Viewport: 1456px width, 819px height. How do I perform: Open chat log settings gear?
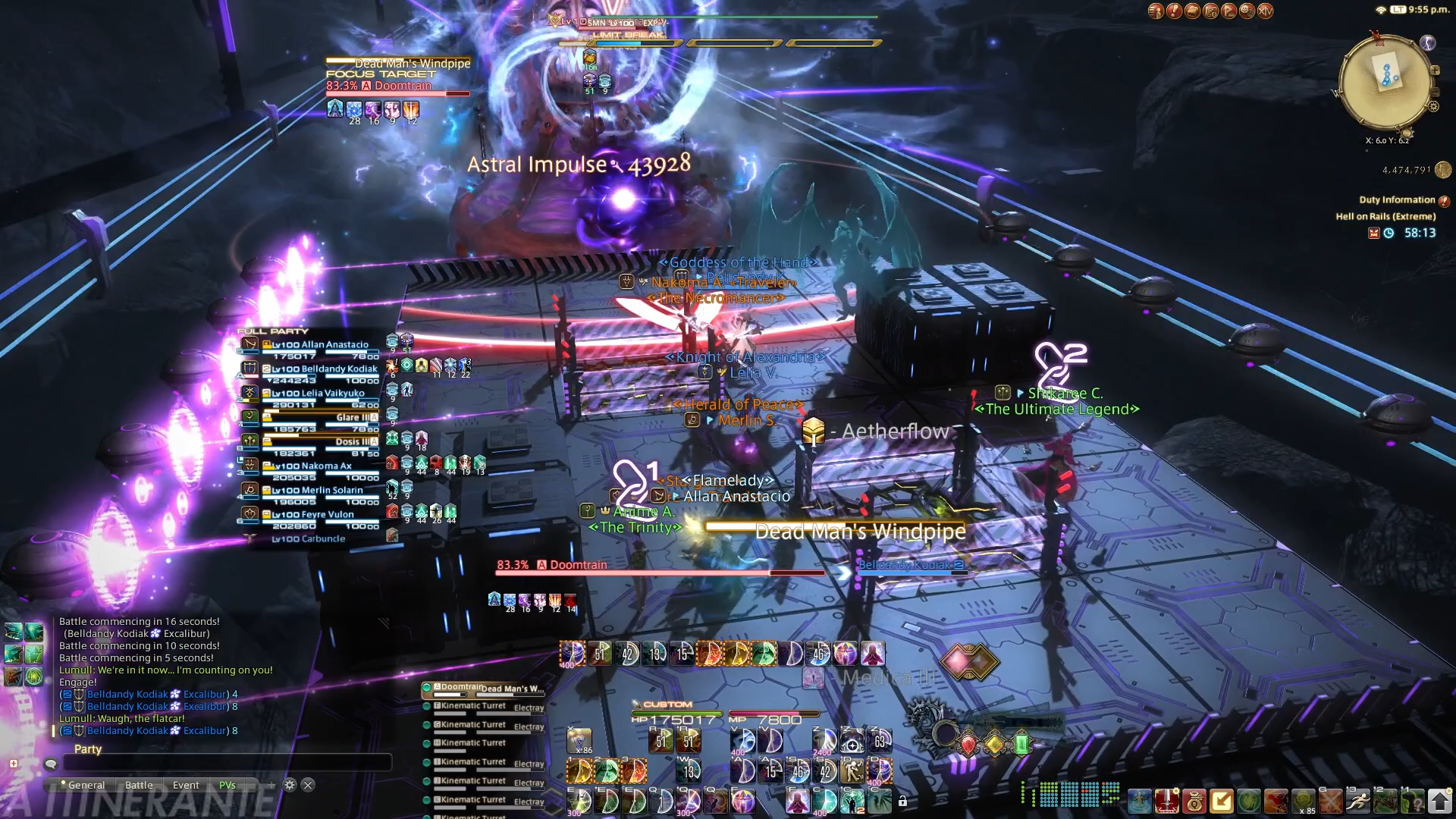(290, 785)
